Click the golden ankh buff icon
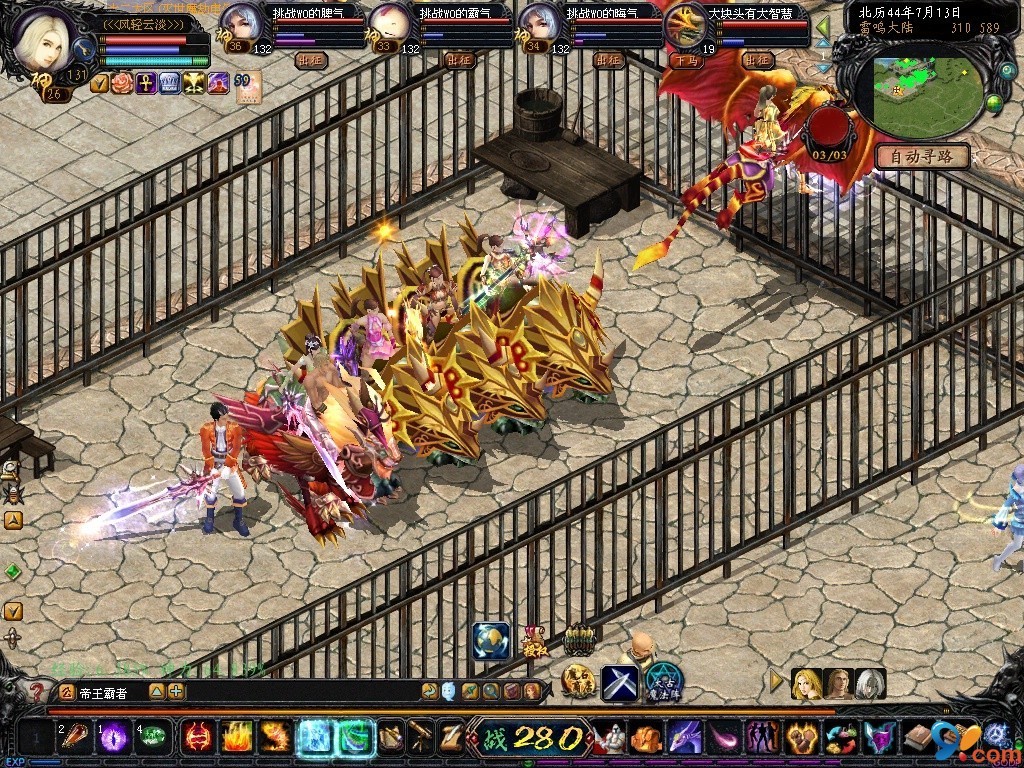This screenshot has height=768, width=1024. [x=146, y=83]
